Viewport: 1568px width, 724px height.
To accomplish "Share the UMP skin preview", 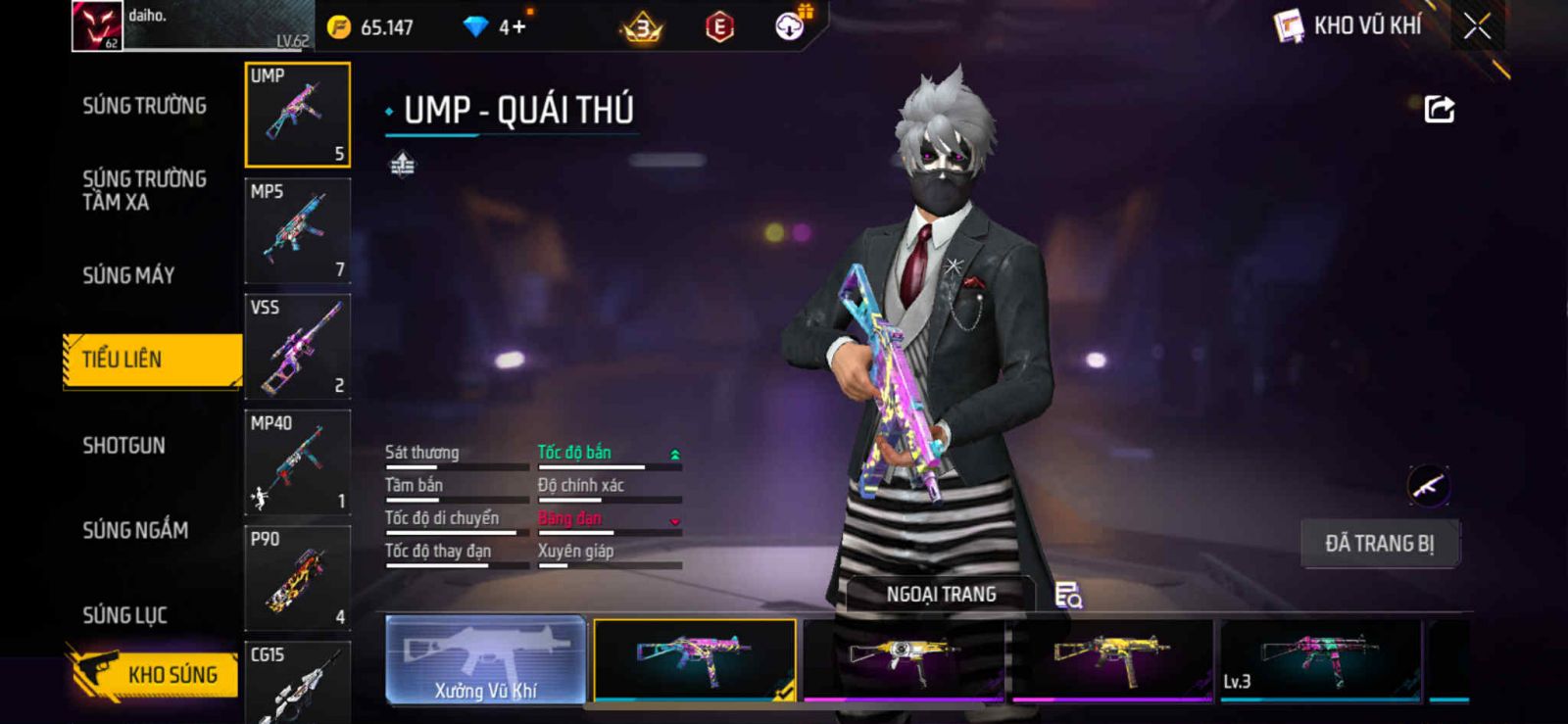I will pos(1439,109).
